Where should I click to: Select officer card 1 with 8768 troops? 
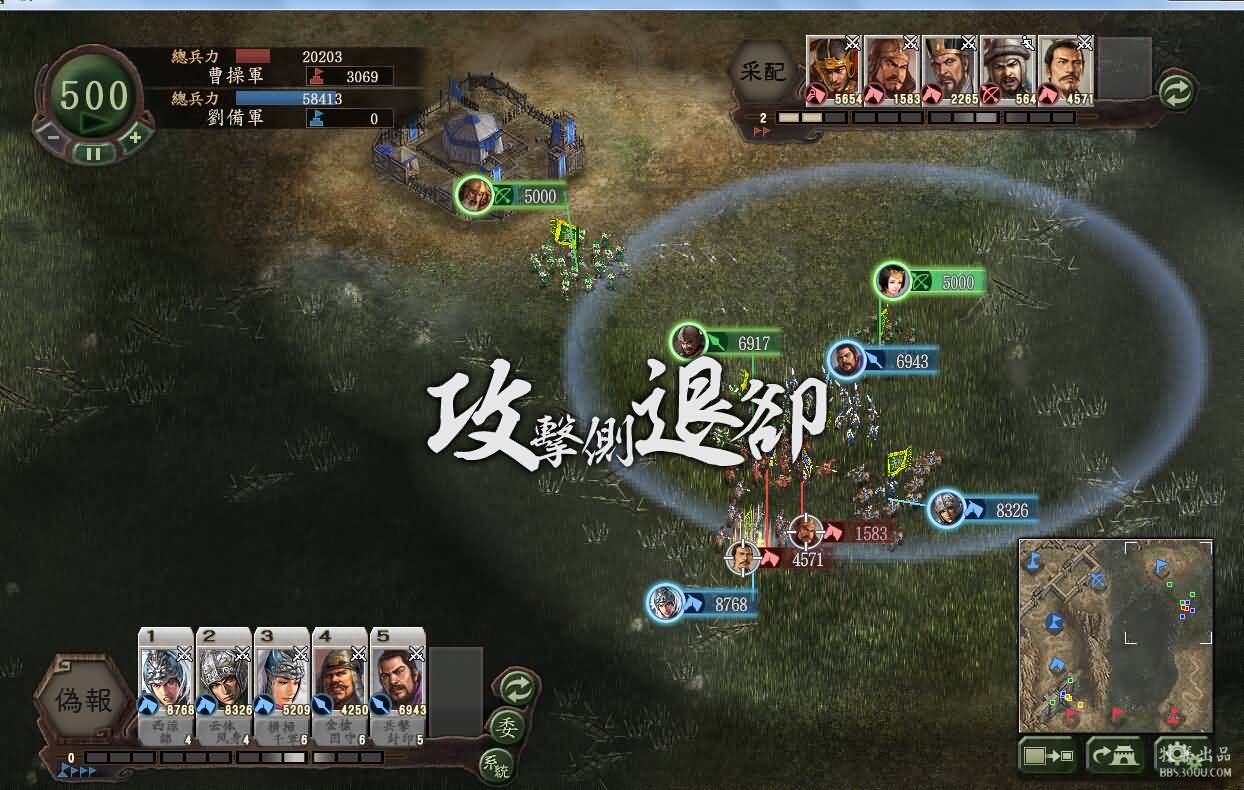tap(165, 685)
